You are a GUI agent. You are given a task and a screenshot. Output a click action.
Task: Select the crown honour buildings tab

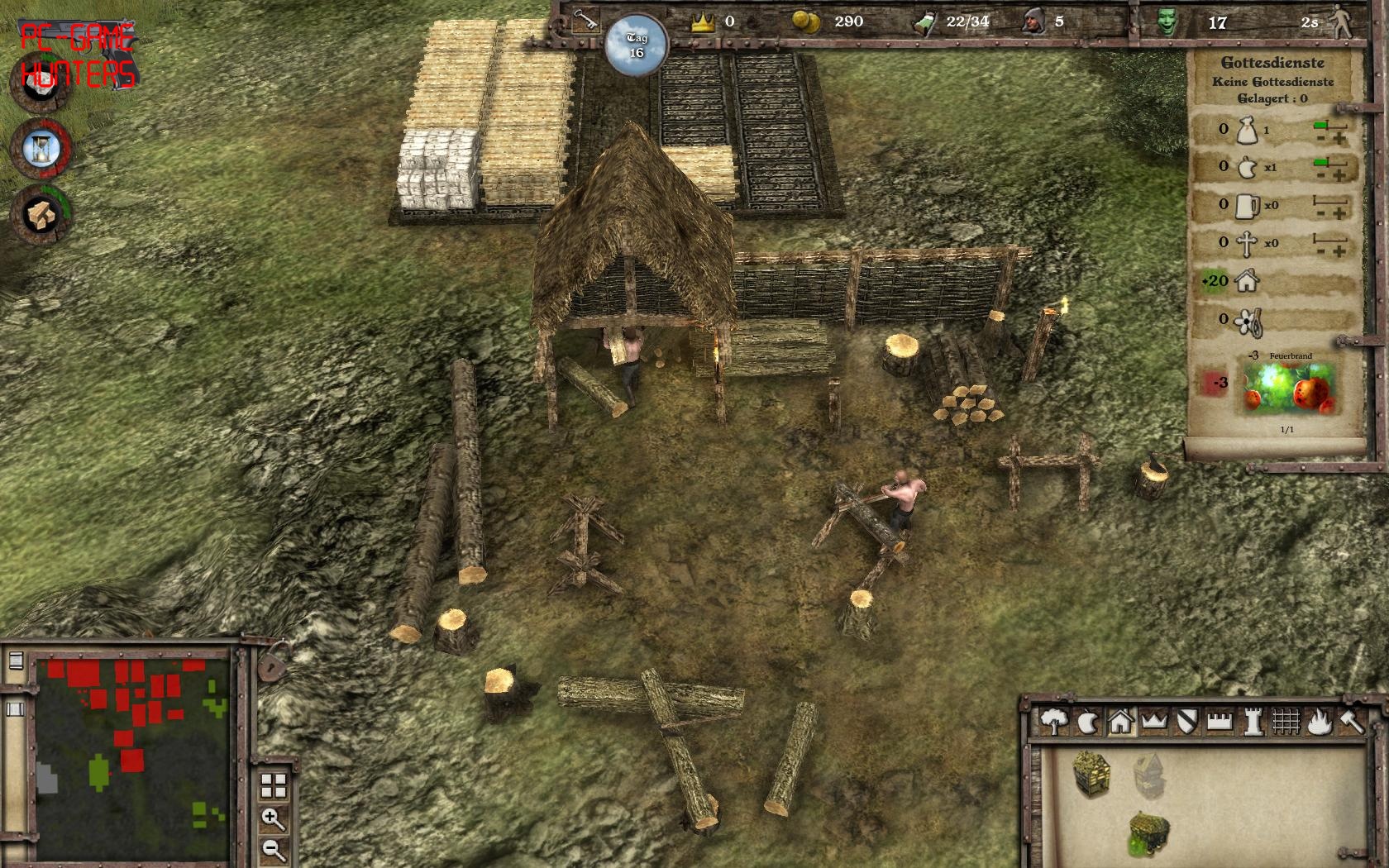[x=1154, y=722]
